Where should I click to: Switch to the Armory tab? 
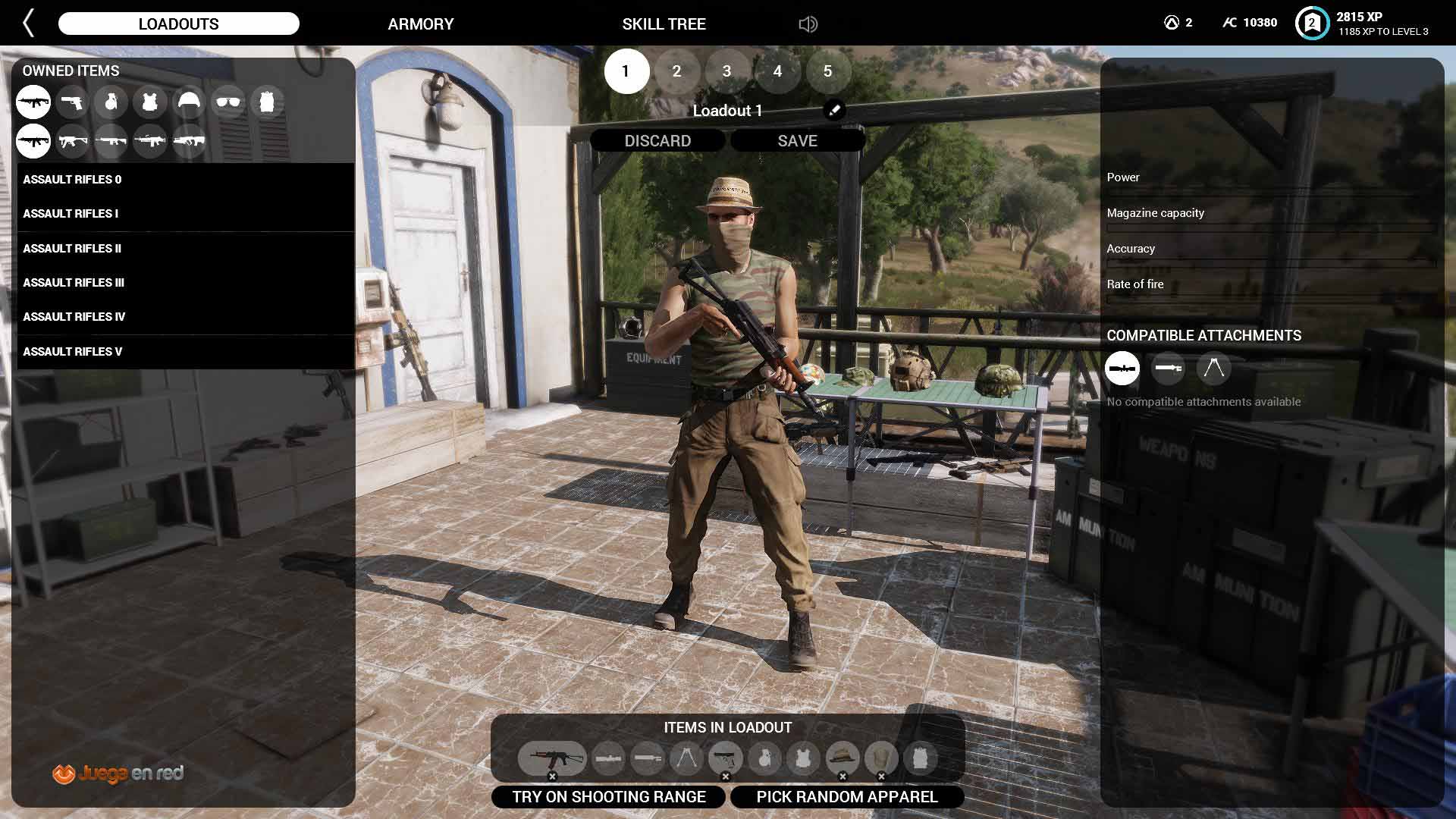point(420,24)
